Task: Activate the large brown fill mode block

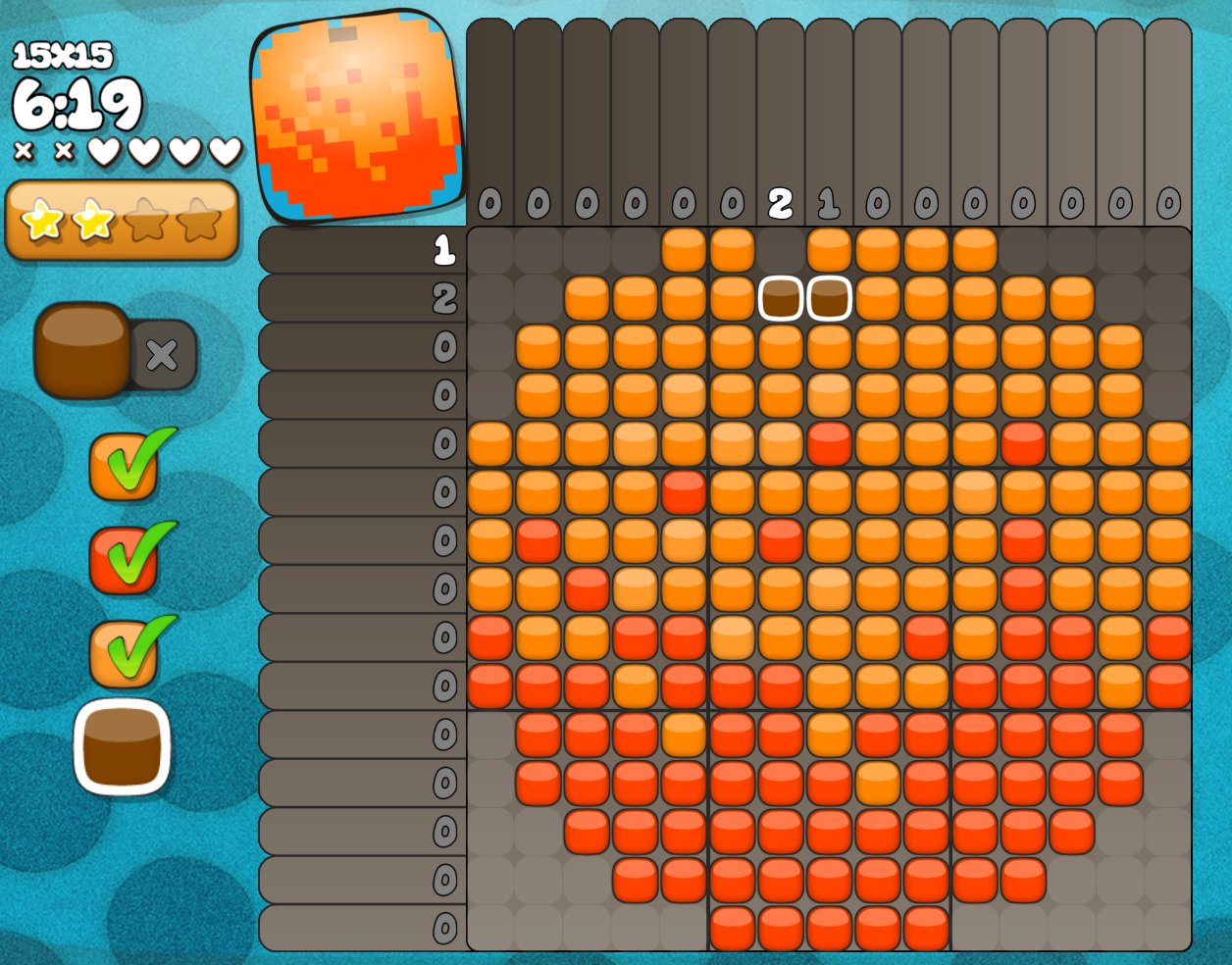Action: point(82,350)
